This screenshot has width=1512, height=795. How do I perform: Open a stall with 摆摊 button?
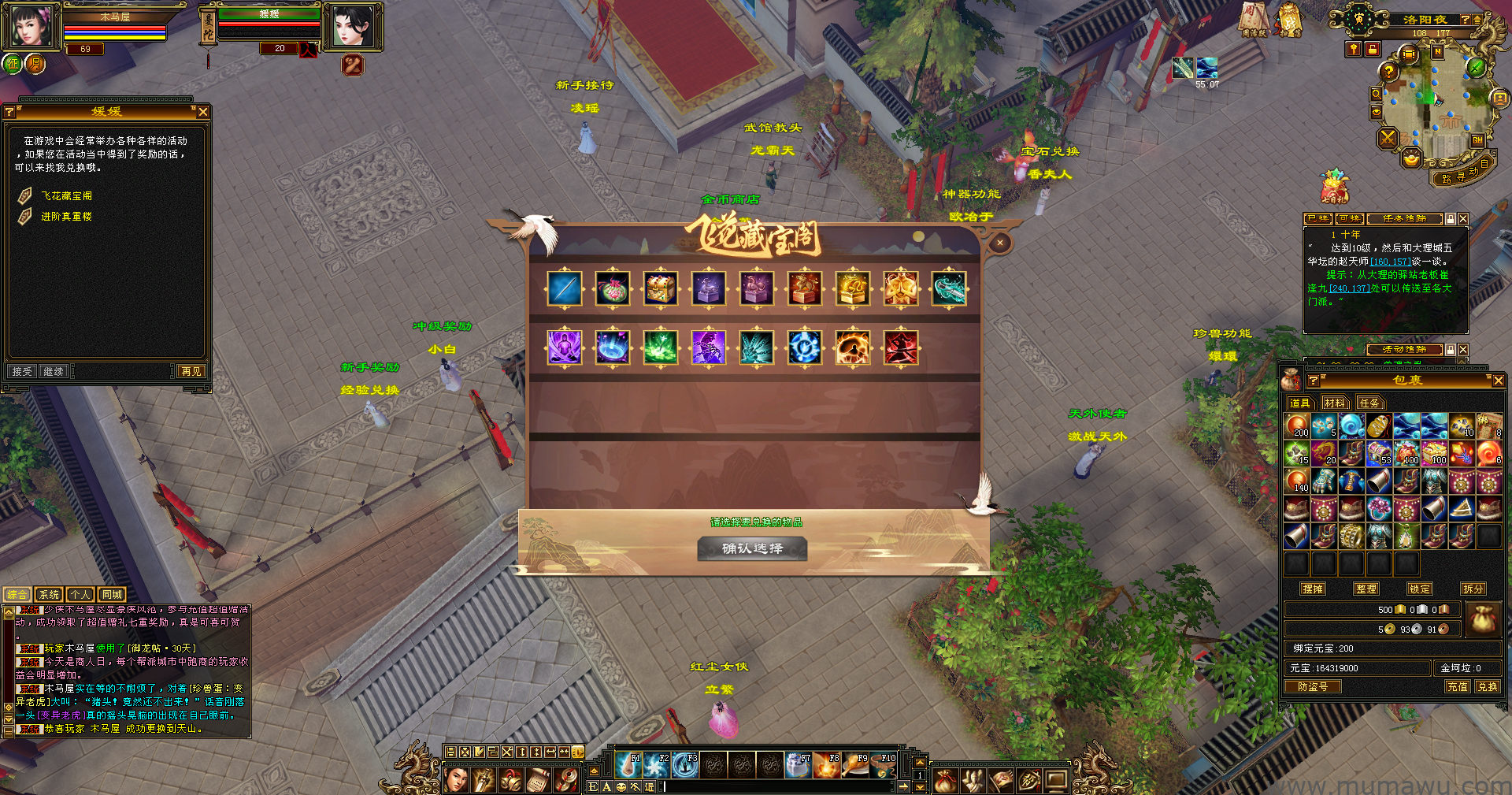pyautogui.click(x=1313, y=589)
